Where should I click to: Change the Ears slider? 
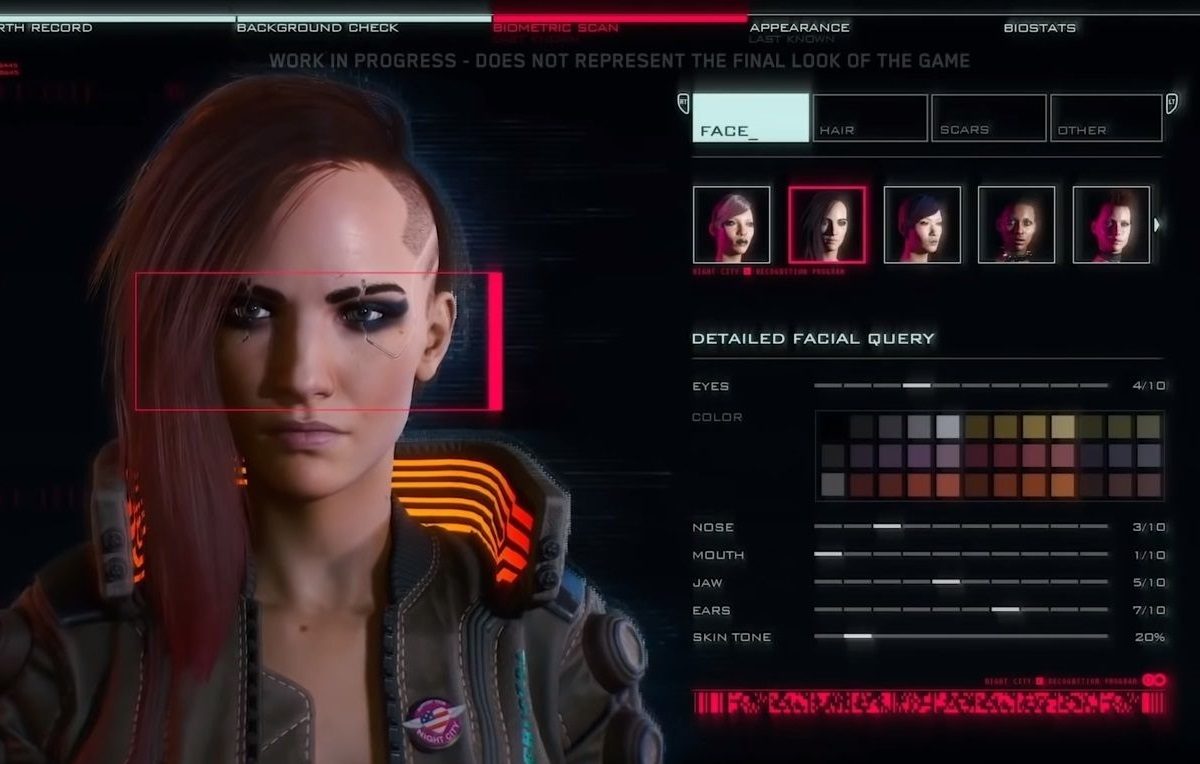pyautogui.click(x=1005, y=609)
